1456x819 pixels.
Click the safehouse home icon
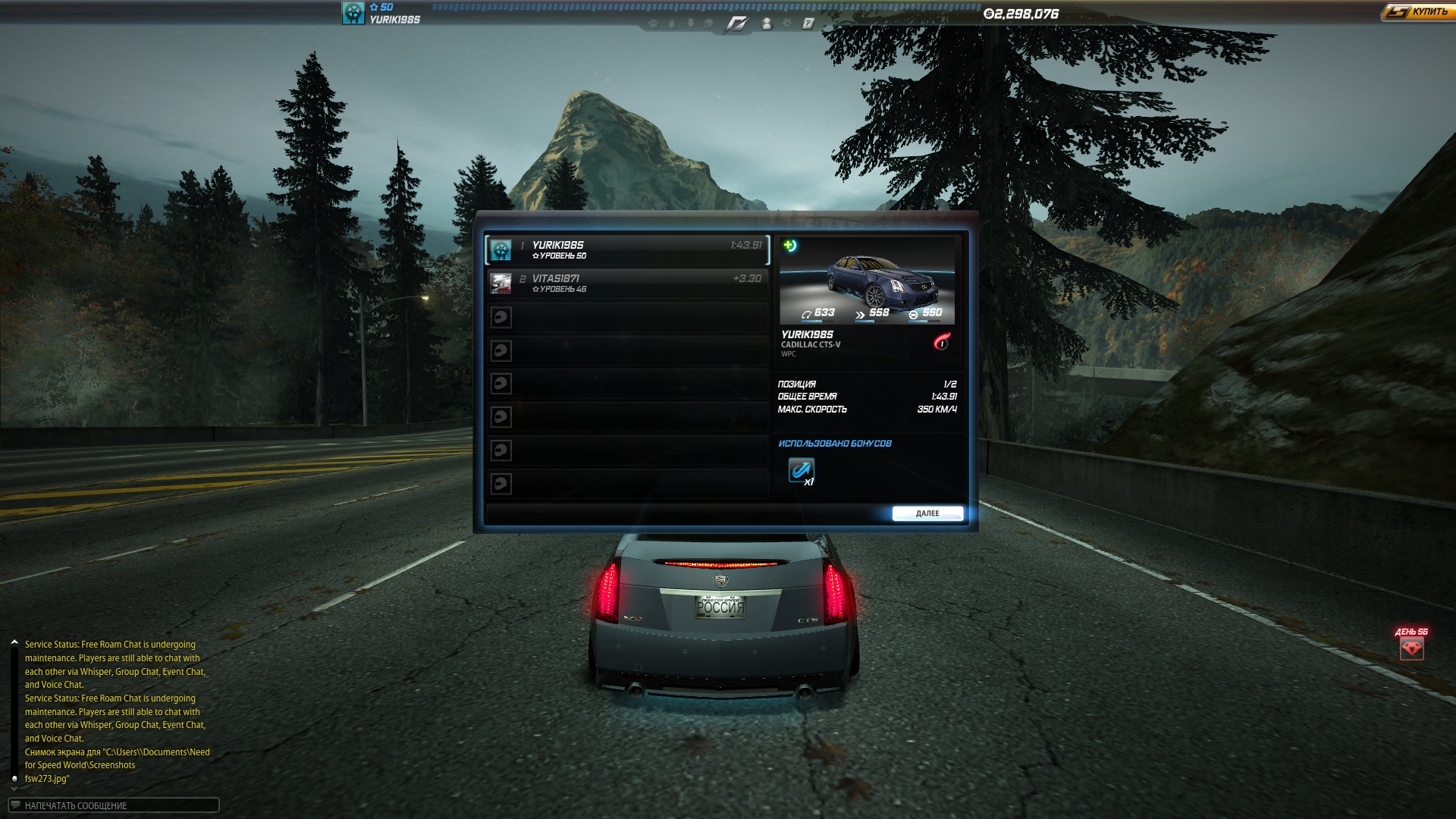coord(654,24)
